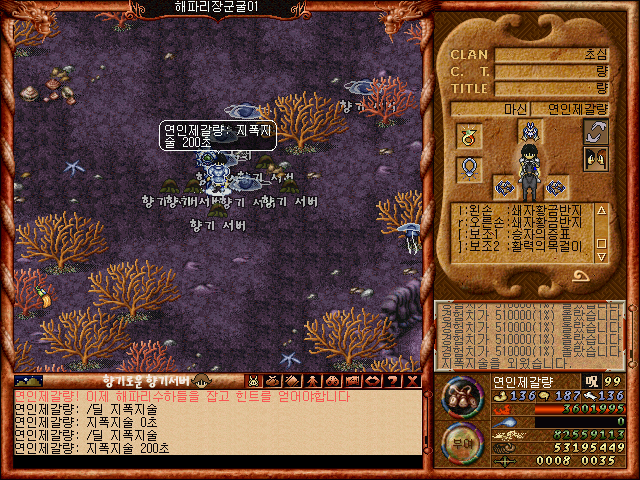The width and height of the screenshot is (640, 480).
Task: Click the swirl icon under equipment list
Action: (581, 275)
